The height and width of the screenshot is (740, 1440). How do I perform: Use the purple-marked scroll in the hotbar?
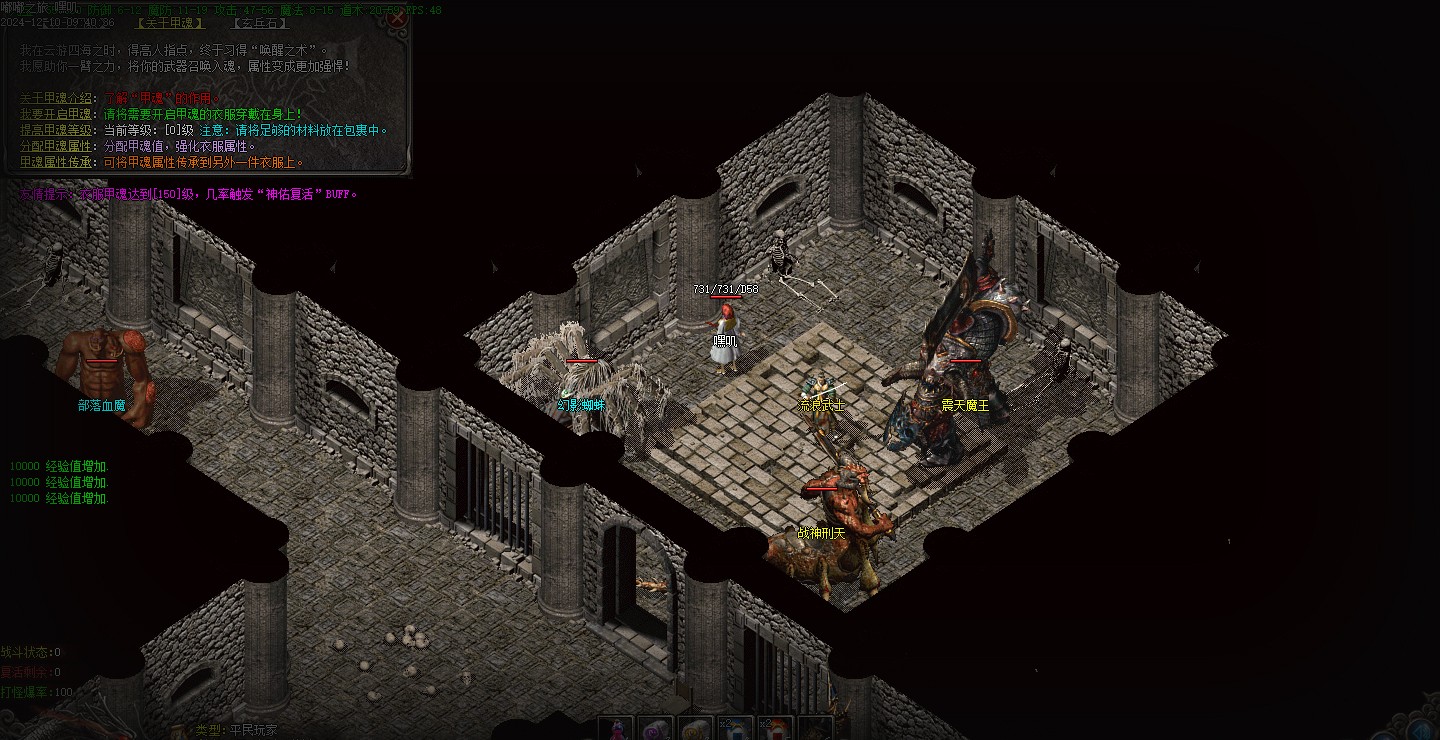[655, 729]
